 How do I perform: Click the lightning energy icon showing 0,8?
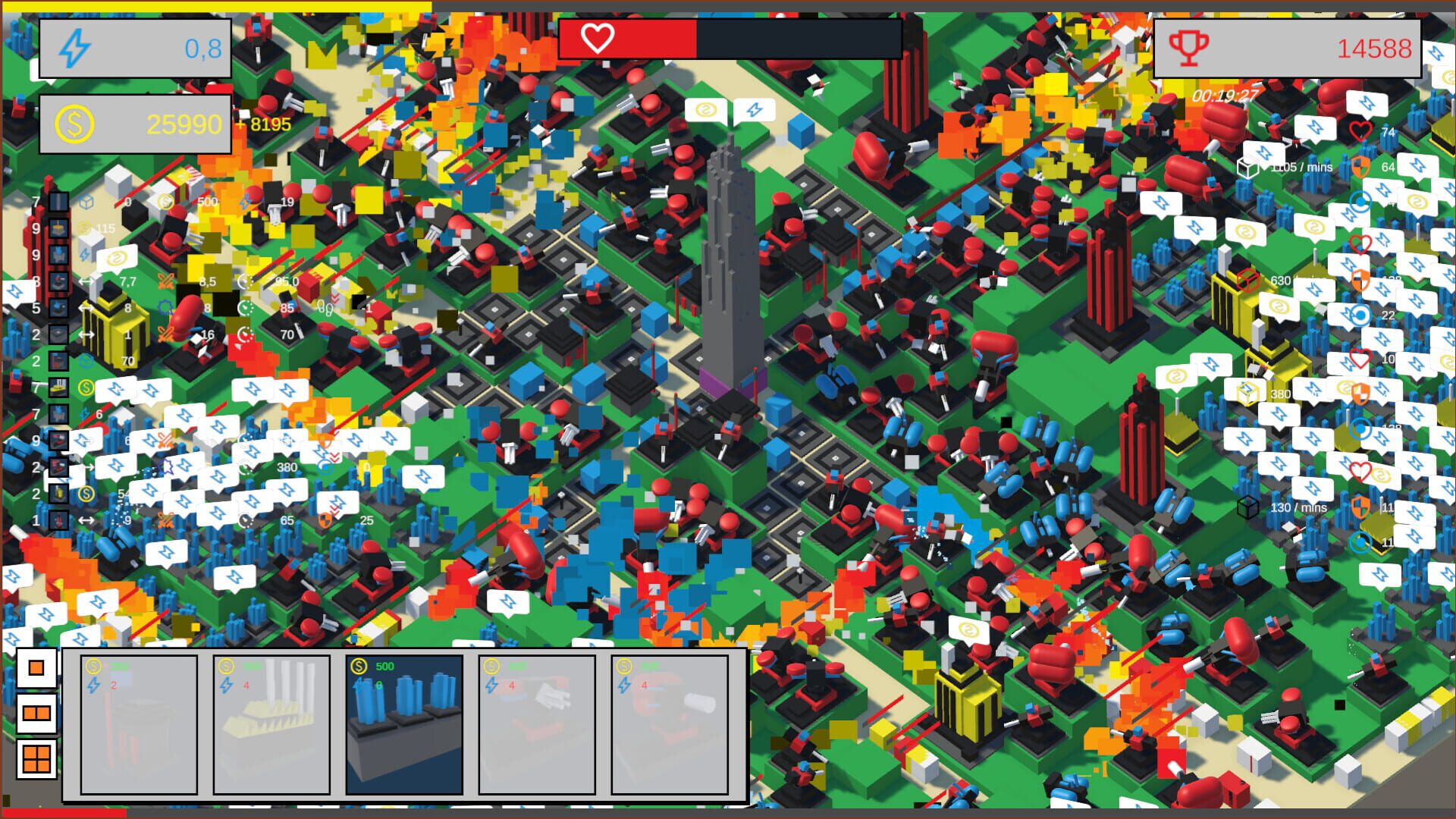74,47
